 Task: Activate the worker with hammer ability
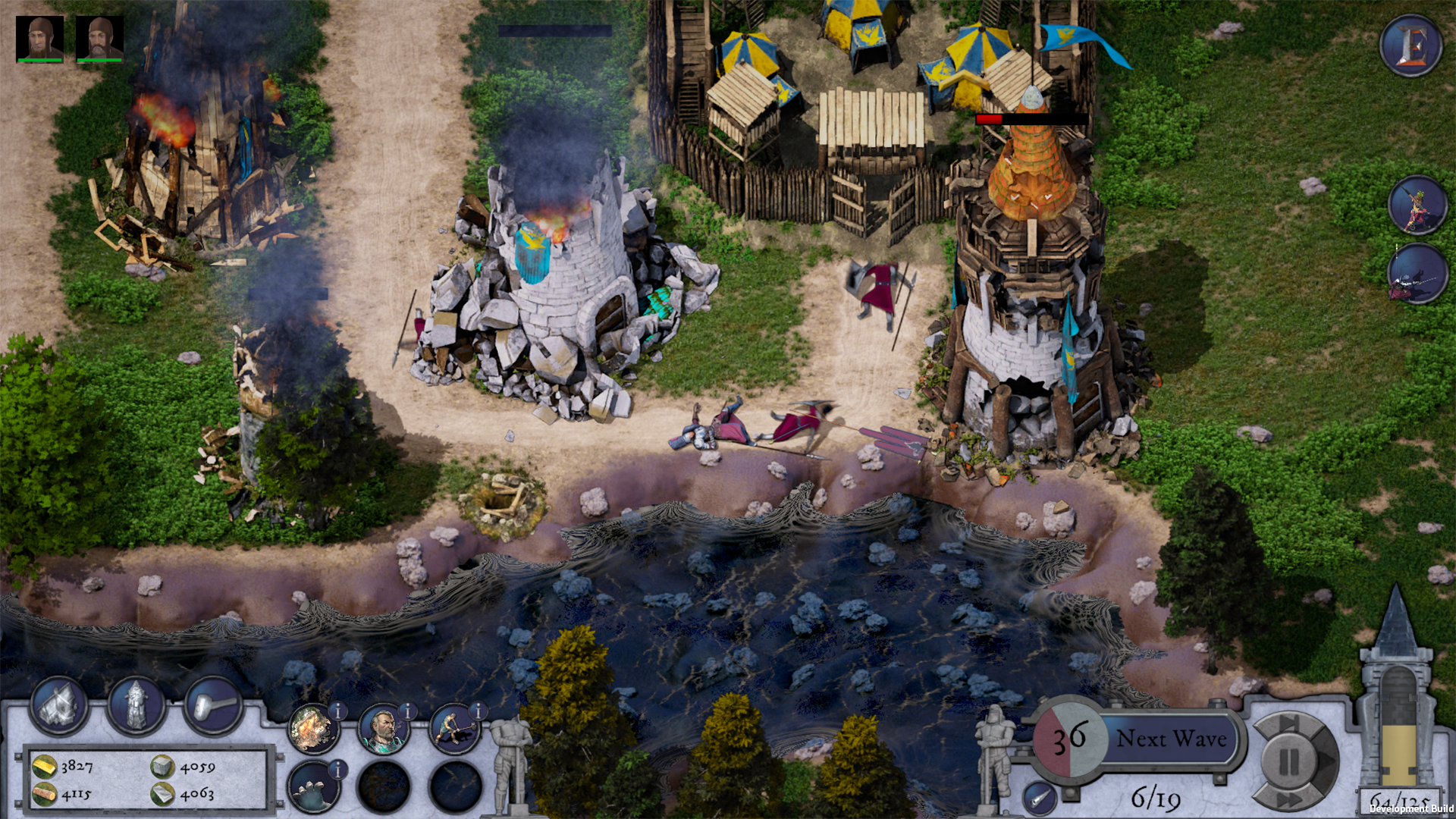click(x=453, y=730)
